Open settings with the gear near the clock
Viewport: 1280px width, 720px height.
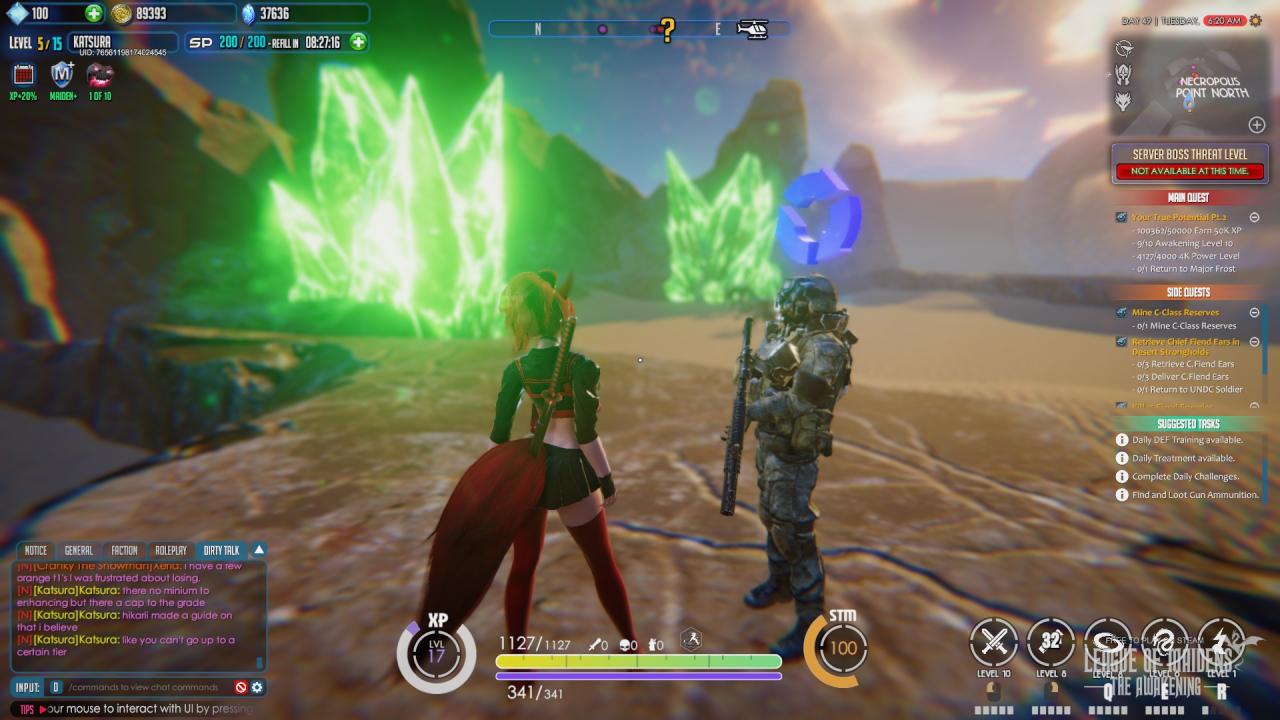[1256, 20]
